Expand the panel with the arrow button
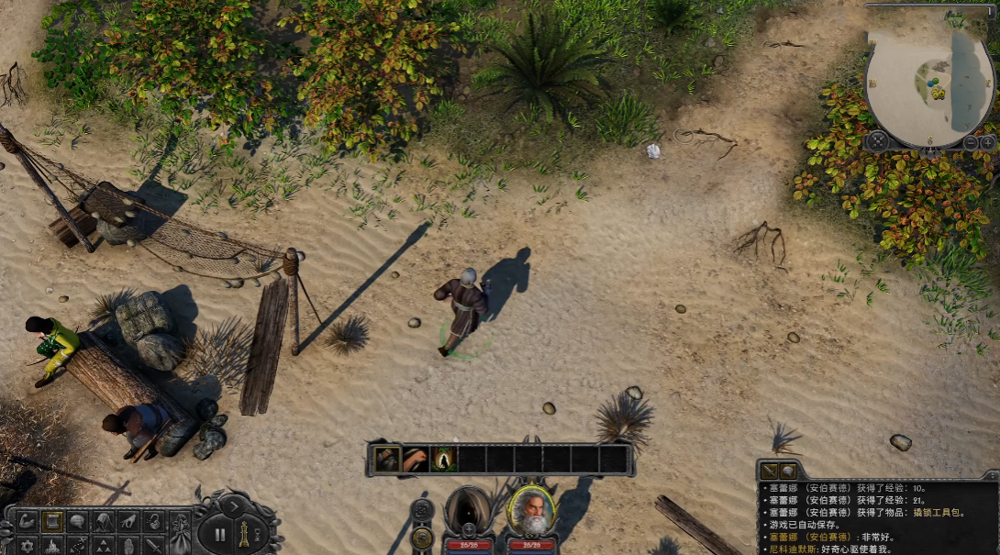The height and width of the screenshot is (555, 1000). tap(234, 506)
